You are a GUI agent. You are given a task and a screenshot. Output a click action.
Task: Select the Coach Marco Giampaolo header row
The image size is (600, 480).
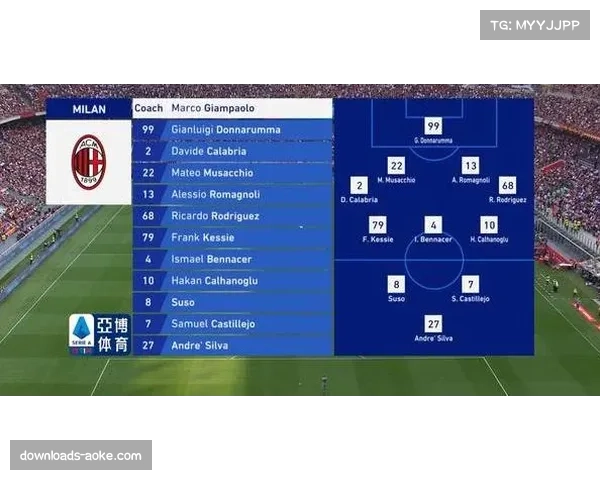pyautogui.click(x=232, y=108)
